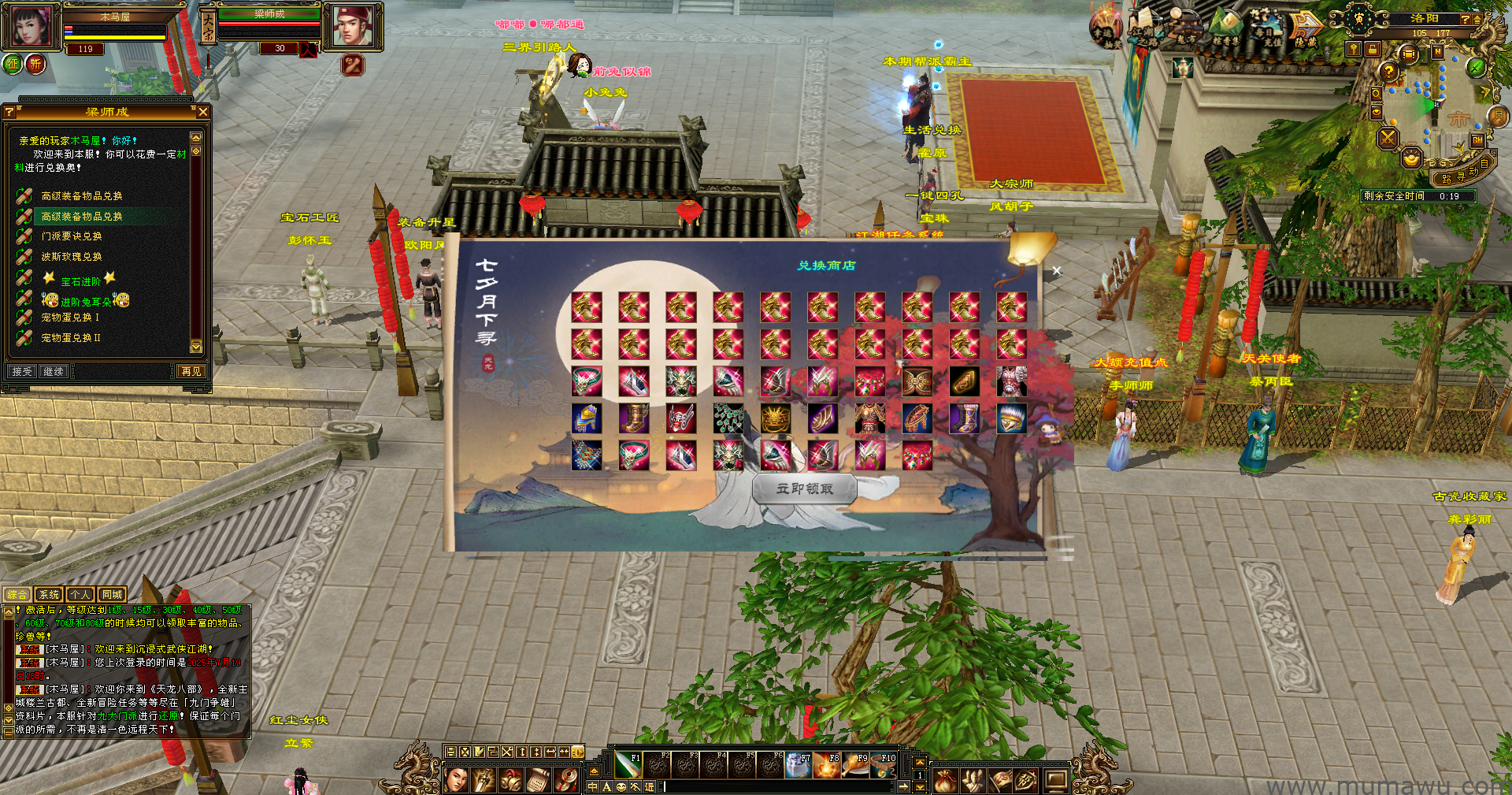Choose 宠物蛋兑换 II from the list
This screenshot has width=1512, height=795.
coord(71,338)
